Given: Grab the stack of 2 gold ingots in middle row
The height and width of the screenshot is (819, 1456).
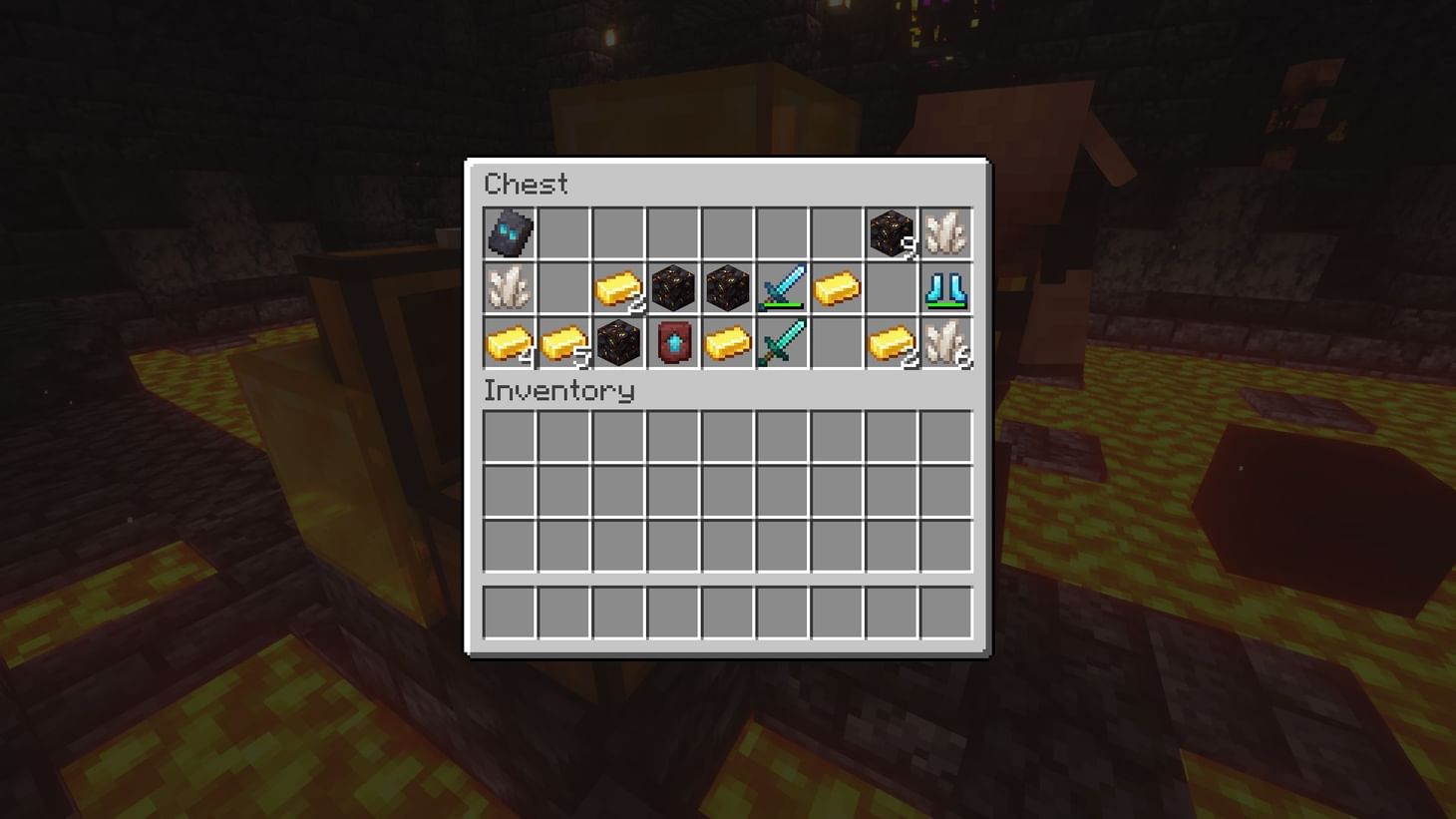Looking at the screenshot, I should click(x=621, y=289).
